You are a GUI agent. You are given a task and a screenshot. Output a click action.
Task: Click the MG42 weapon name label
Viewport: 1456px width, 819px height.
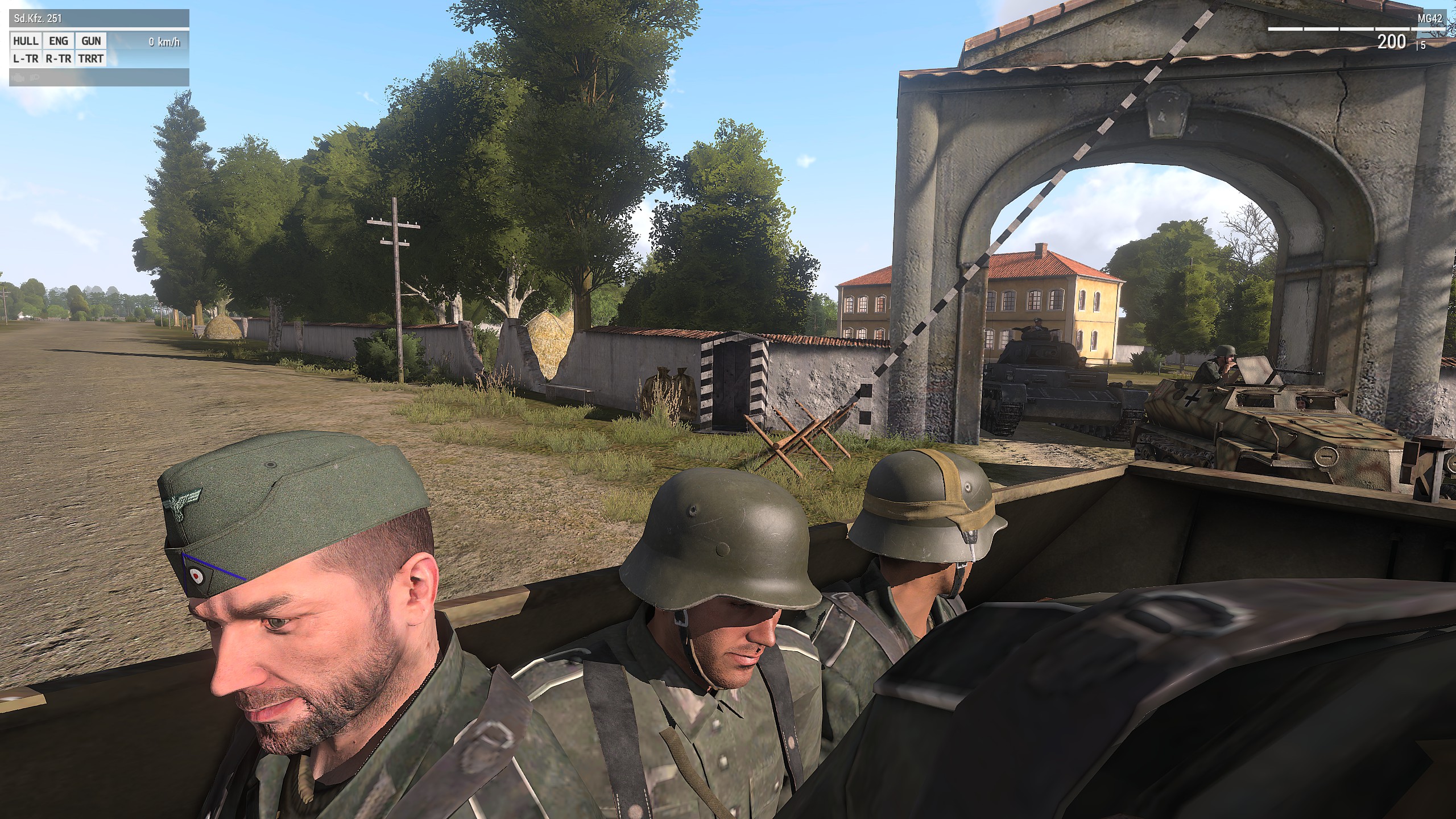[x=1429, y=18]
